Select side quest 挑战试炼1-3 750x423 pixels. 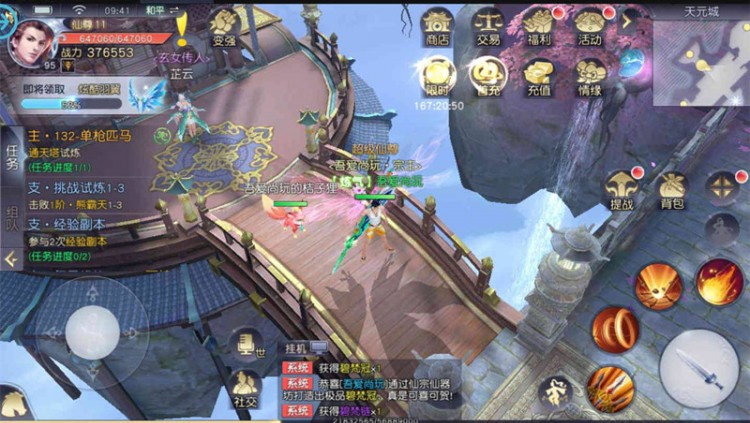click(80, 189)
